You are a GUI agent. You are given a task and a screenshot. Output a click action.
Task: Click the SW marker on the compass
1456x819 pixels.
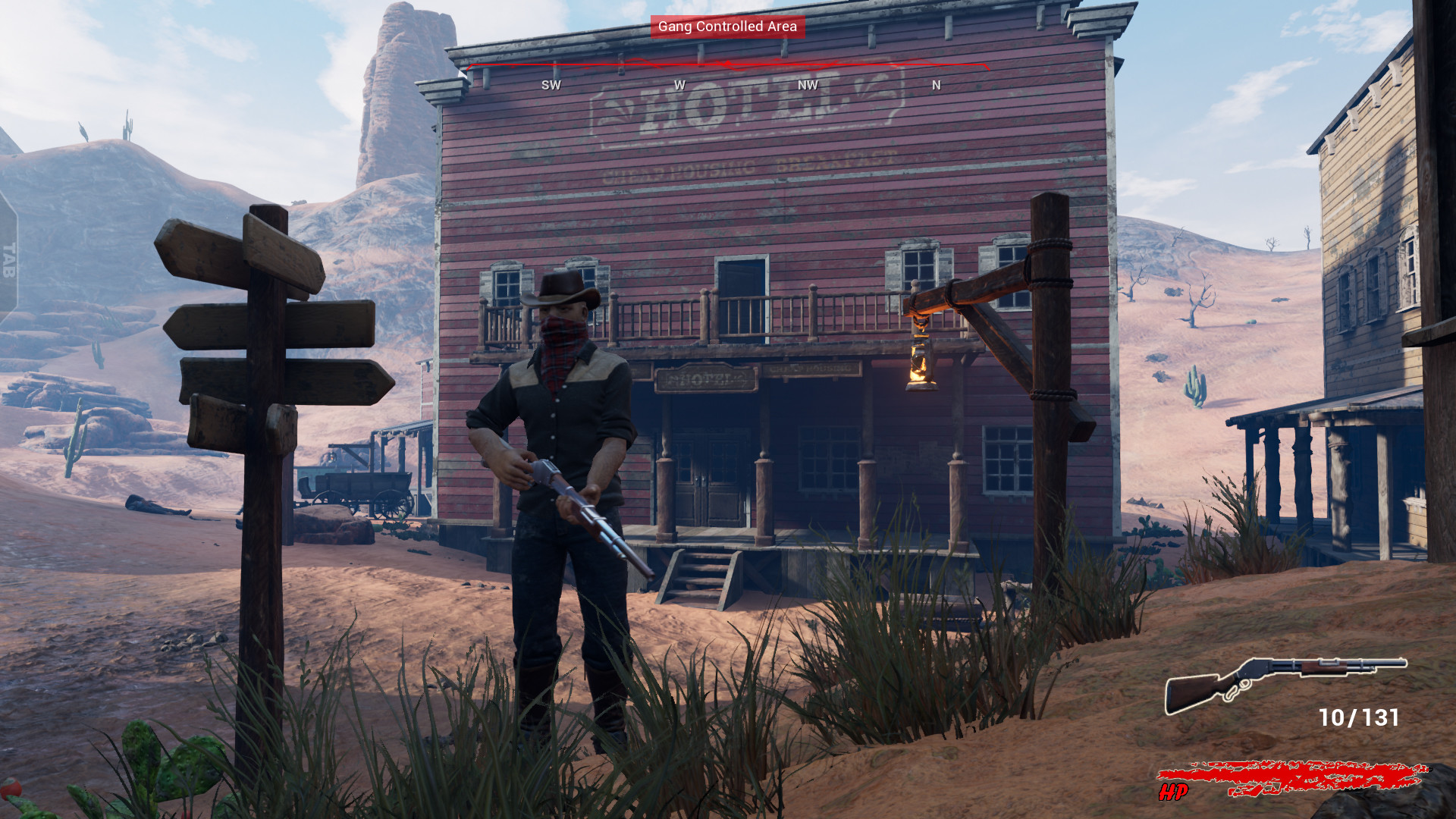pos(551,85)
